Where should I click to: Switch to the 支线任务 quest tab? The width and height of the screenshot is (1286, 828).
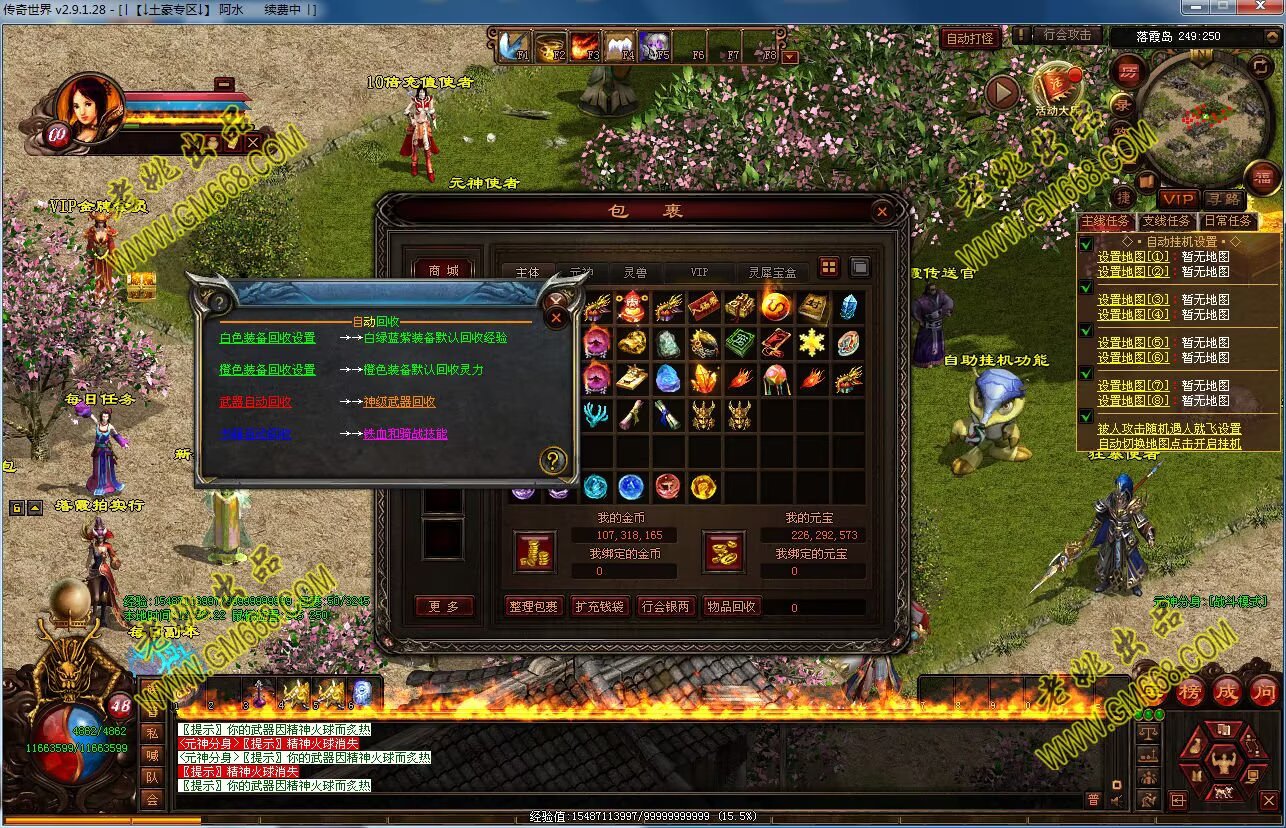[x=1166, y=221]
